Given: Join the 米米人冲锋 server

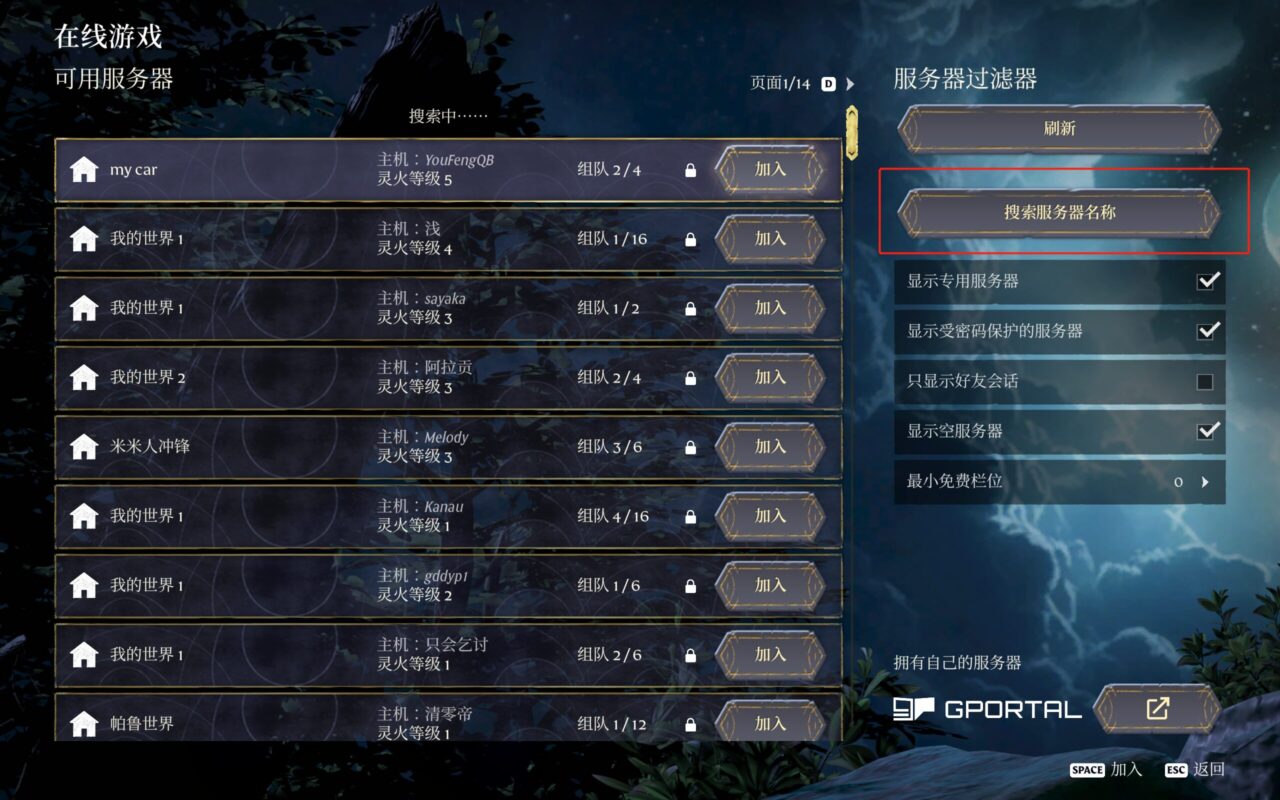Looking at the screenshot, I should point(770,446).
